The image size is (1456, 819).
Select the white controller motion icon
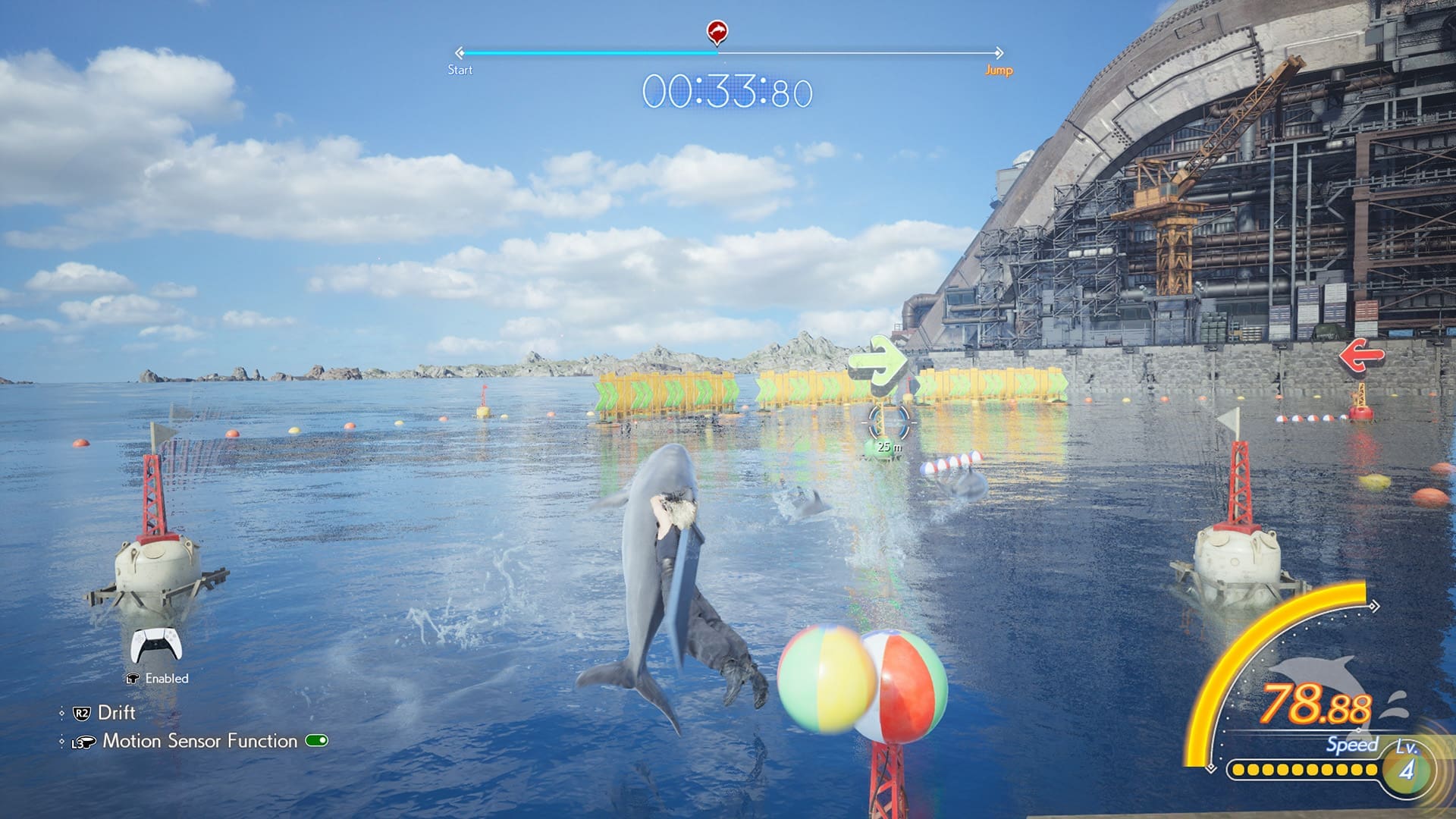click(155, 645)
